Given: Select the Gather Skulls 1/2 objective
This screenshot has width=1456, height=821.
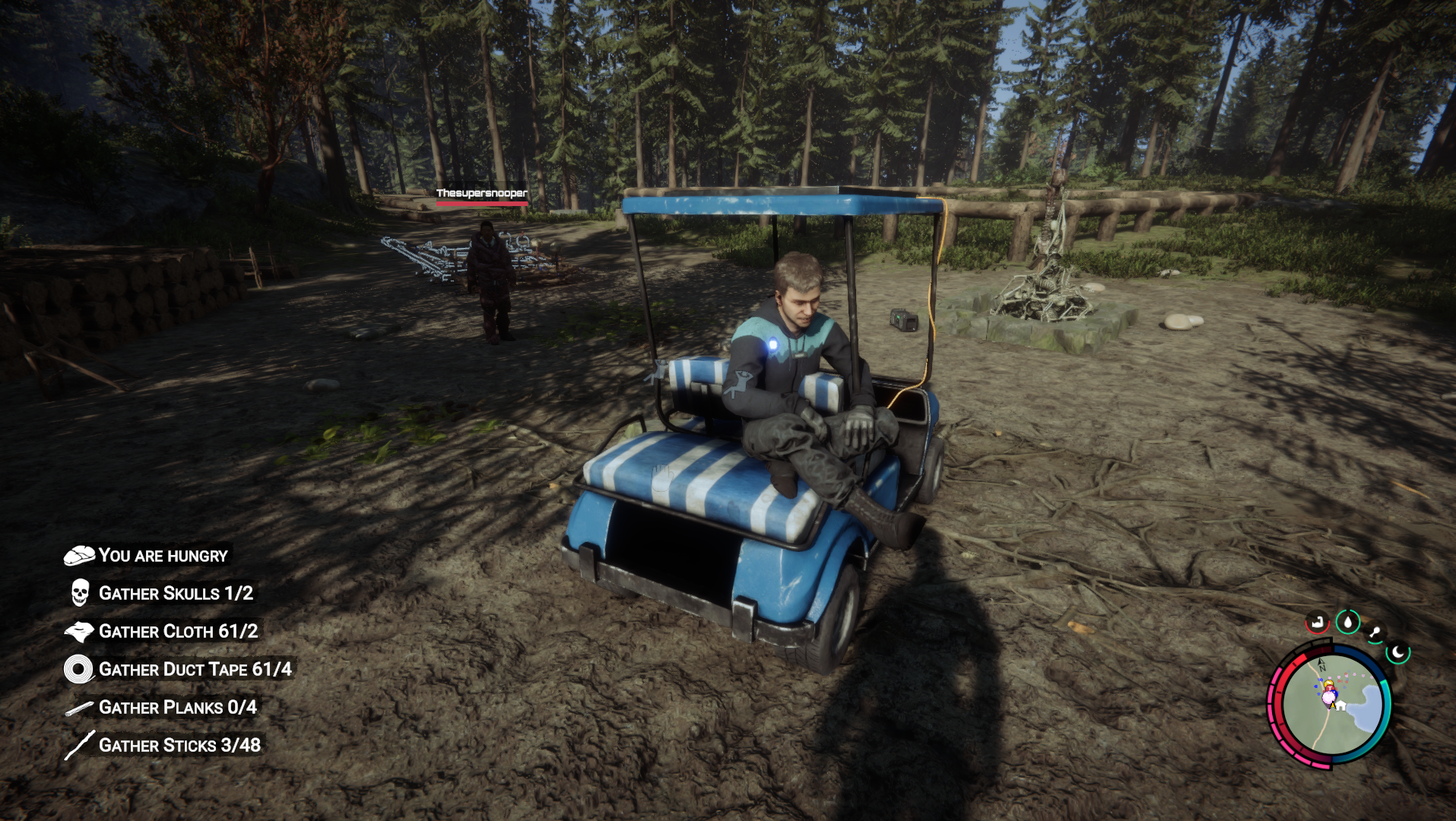Looking at the screenshot, I should pos(176,594).
